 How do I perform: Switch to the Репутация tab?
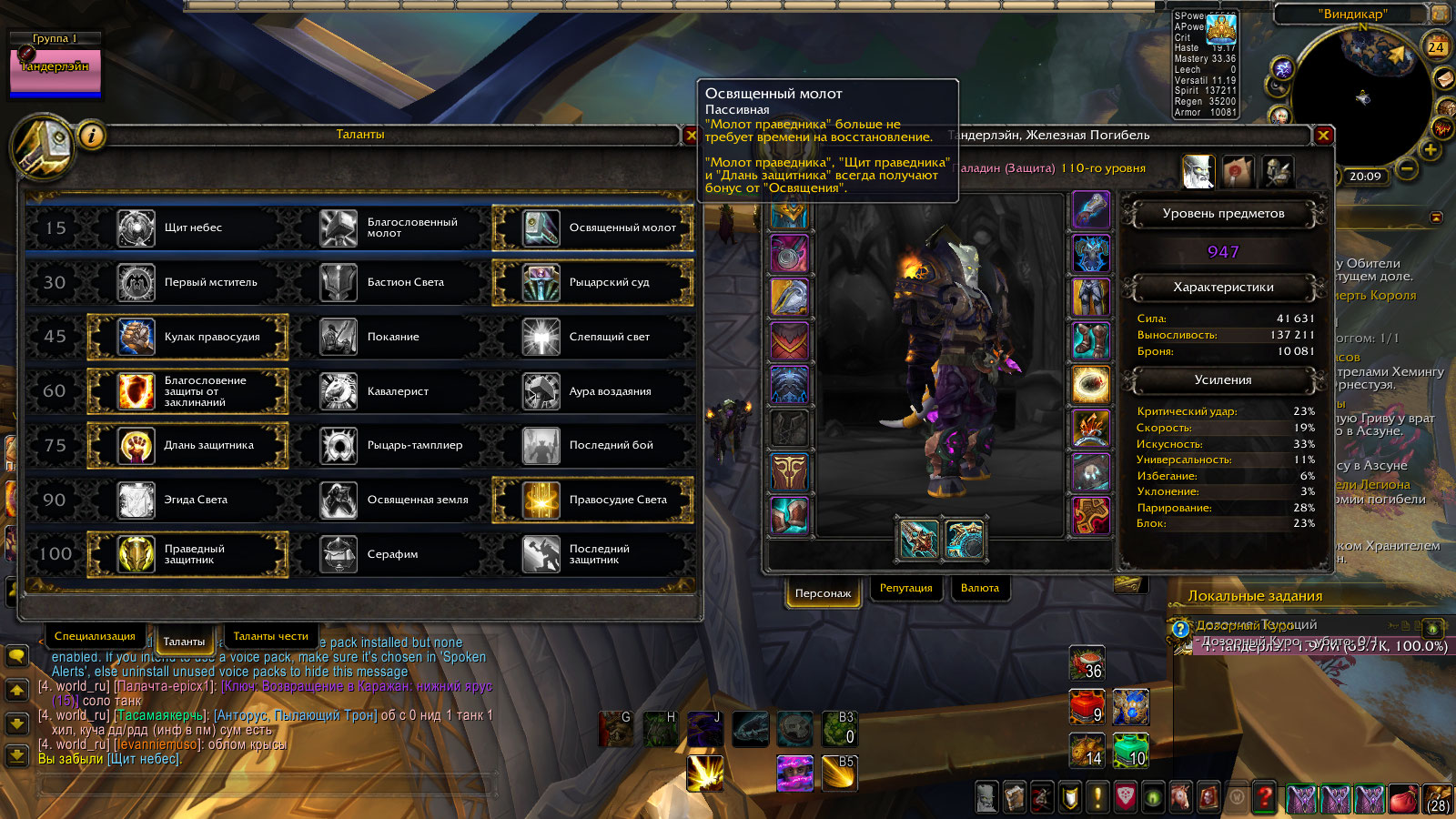pos(905,589)
